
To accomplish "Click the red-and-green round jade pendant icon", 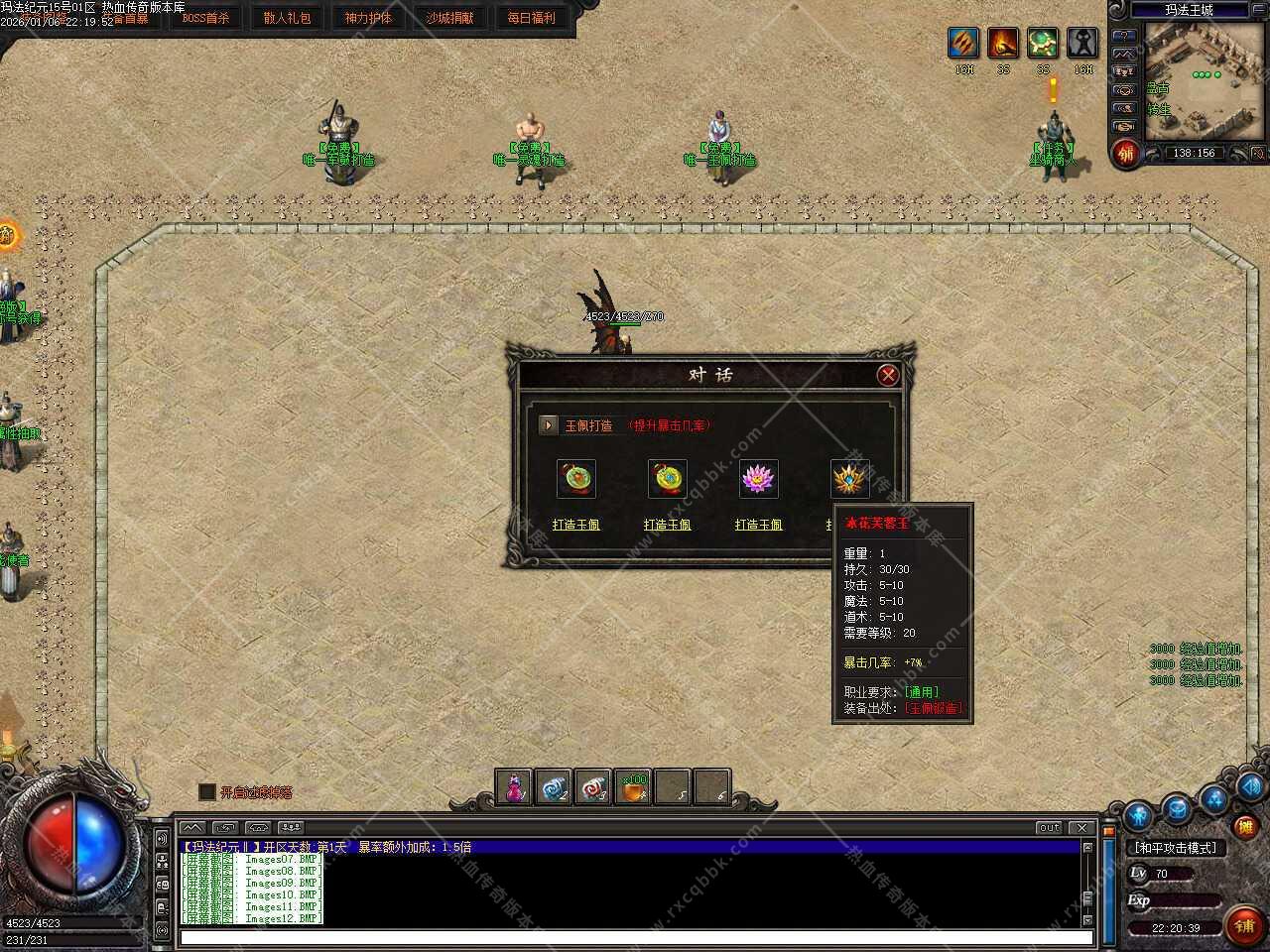I will click(575, 479).
